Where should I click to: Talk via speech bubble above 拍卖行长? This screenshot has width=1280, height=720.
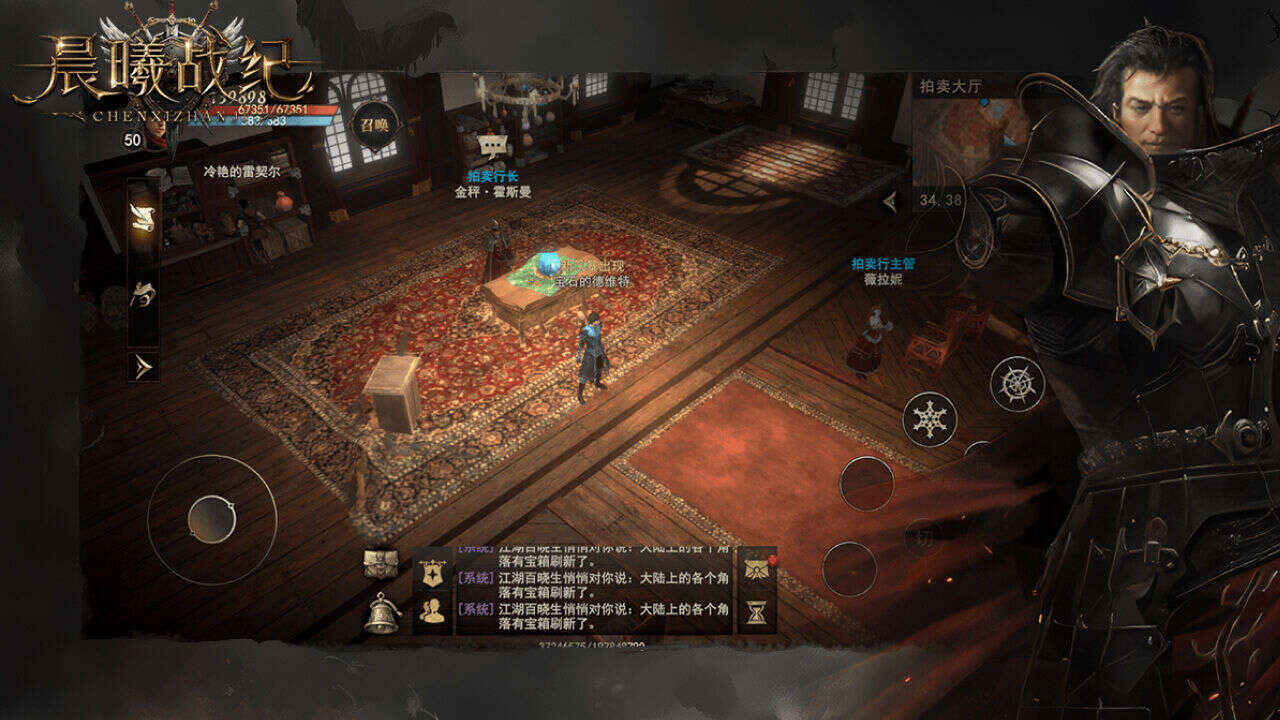click(x=489, y=146)
